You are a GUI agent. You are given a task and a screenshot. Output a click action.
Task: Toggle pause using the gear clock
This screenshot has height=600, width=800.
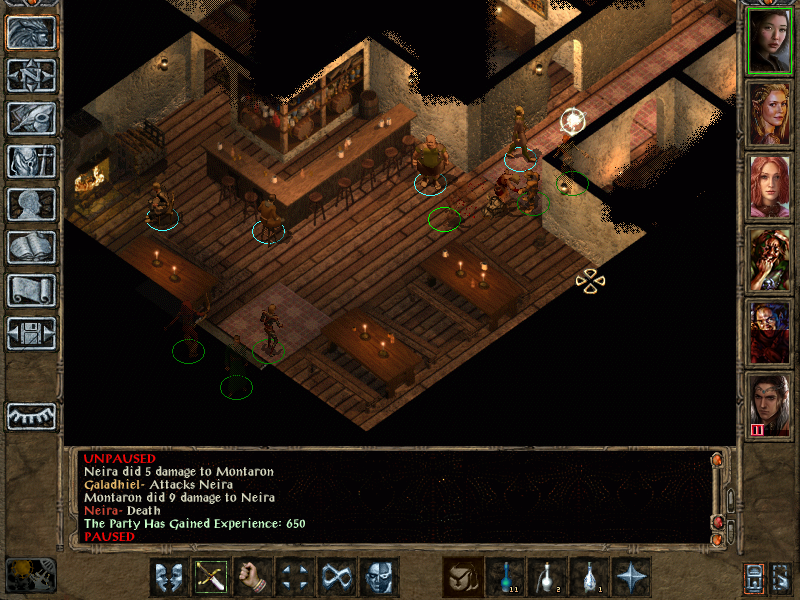pos(31,574)
